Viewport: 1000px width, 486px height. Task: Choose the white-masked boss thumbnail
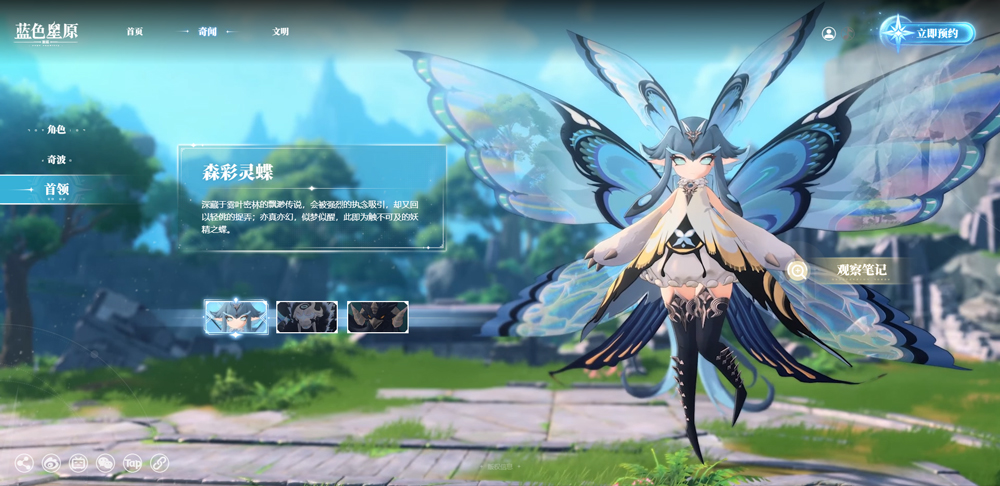click(307, 316)
